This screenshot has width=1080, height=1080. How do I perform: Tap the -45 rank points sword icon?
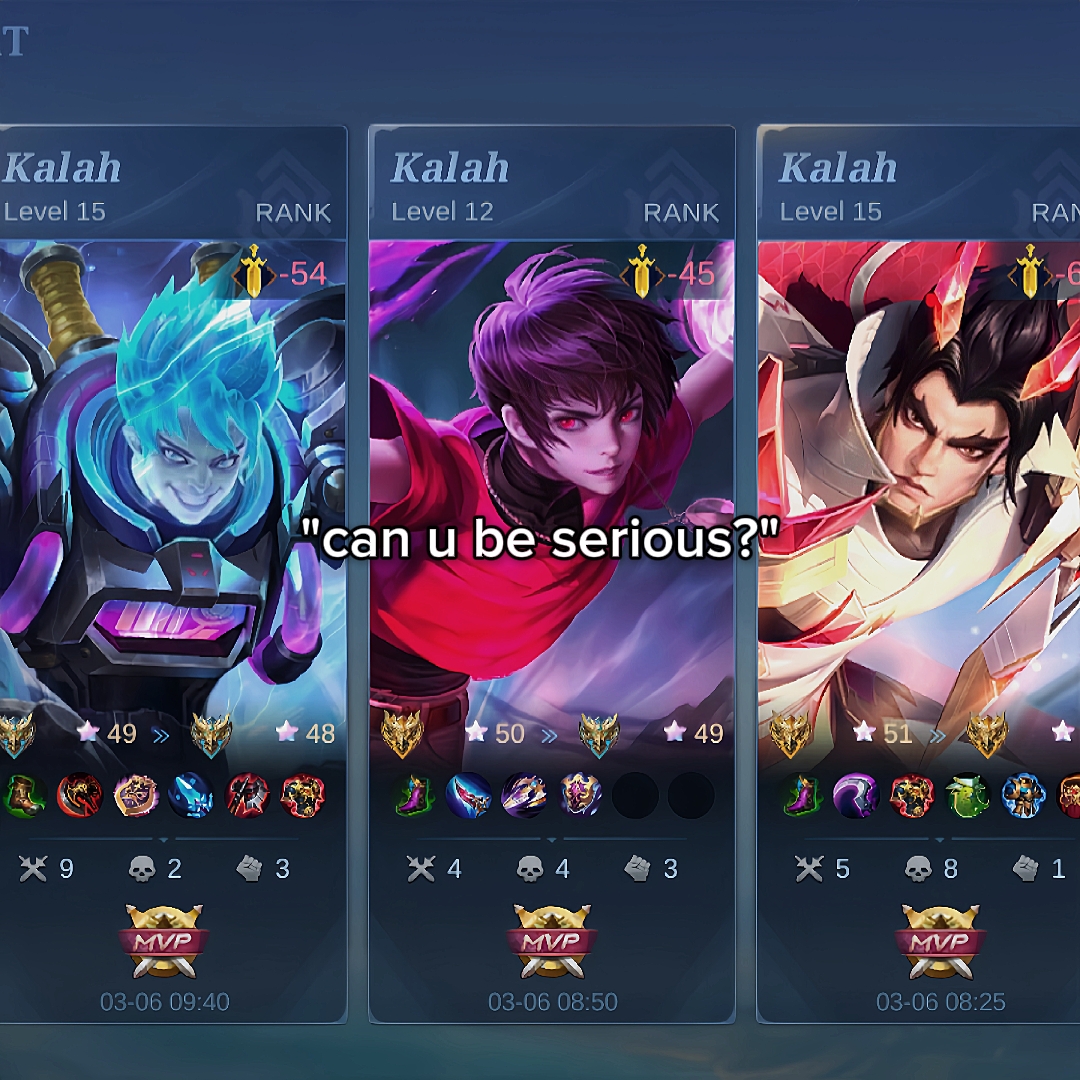tap(642, 272)
